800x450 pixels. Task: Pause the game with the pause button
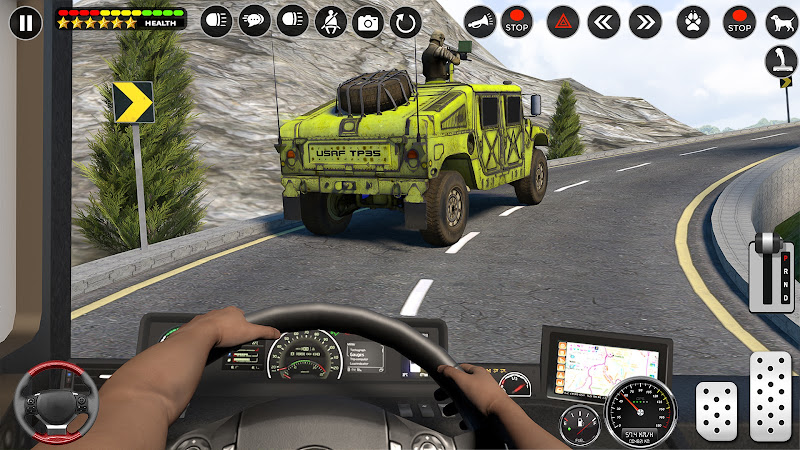pyautogui.click(x=25, y=21)
